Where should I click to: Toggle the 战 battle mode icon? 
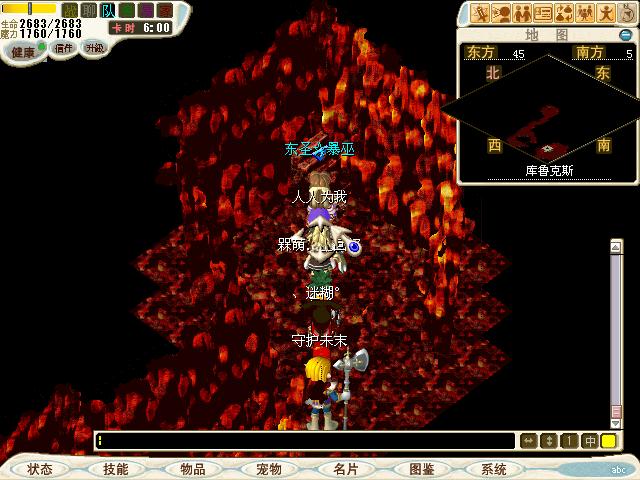tap(69, 10)
